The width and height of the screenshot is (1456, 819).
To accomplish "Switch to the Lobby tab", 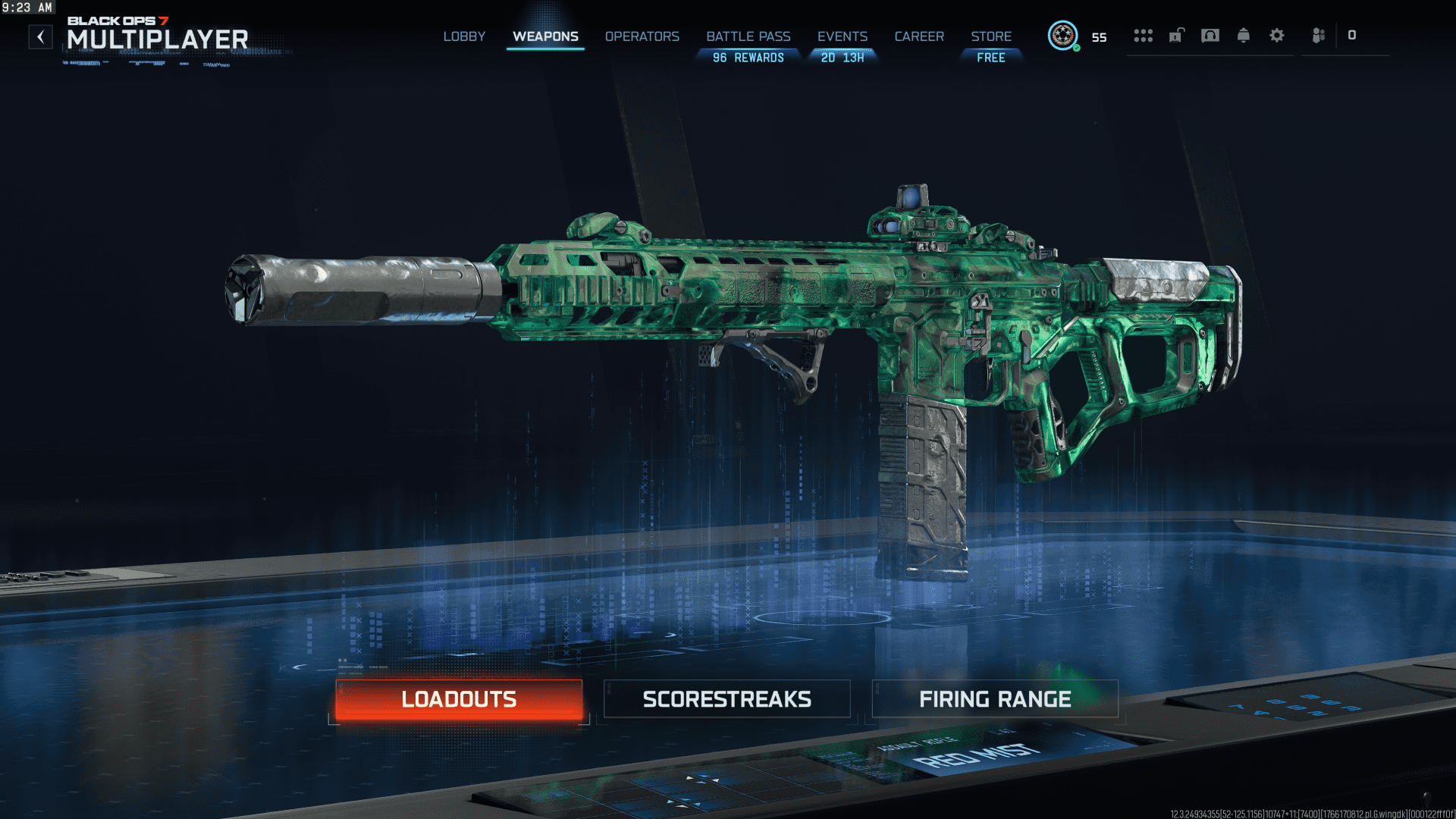I will click(464, 36).
